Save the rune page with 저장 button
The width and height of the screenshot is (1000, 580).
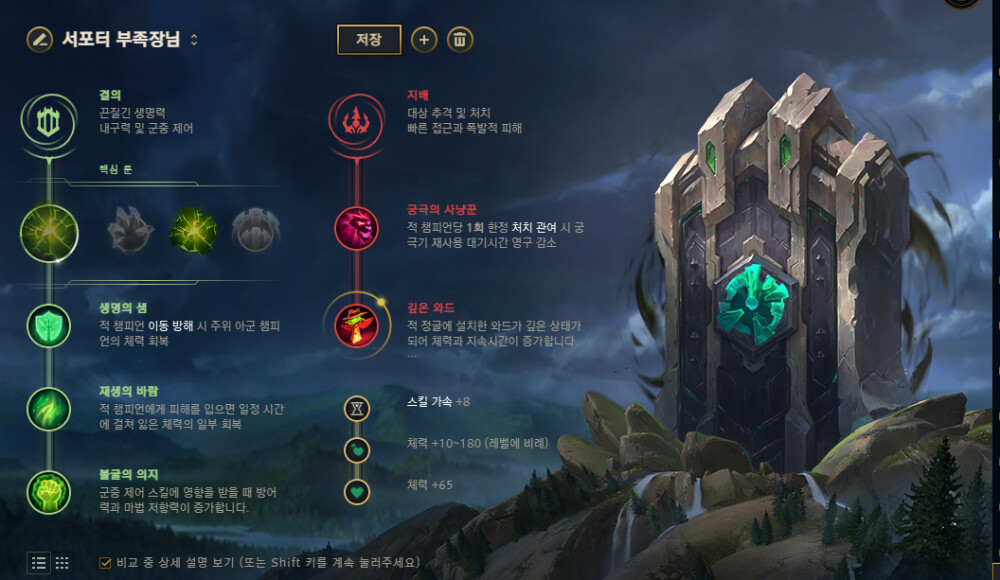[369, 39]
